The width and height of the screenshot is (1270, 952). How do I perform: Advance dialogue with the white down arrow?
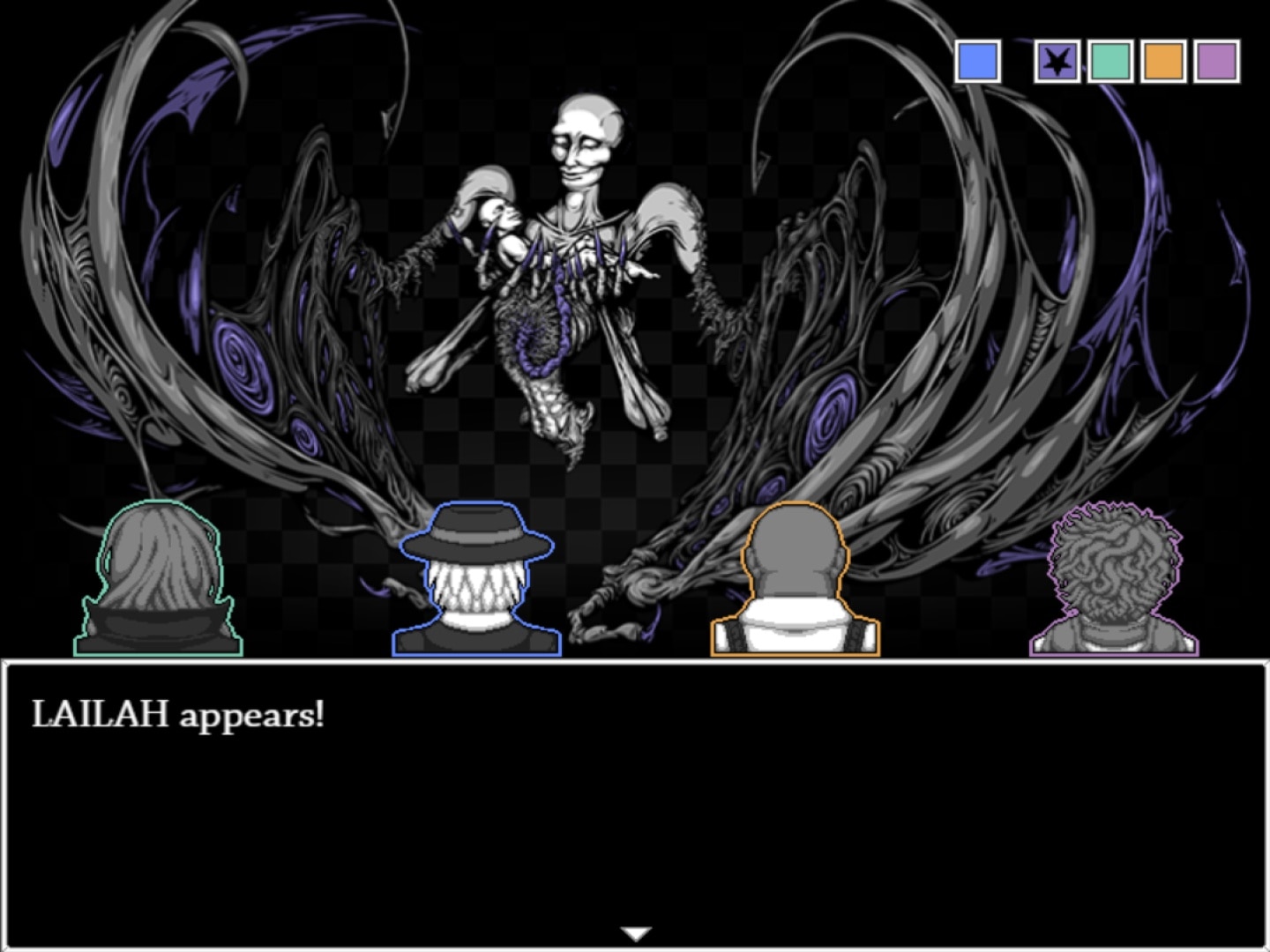pyautogui.click(x=636, y=933)
